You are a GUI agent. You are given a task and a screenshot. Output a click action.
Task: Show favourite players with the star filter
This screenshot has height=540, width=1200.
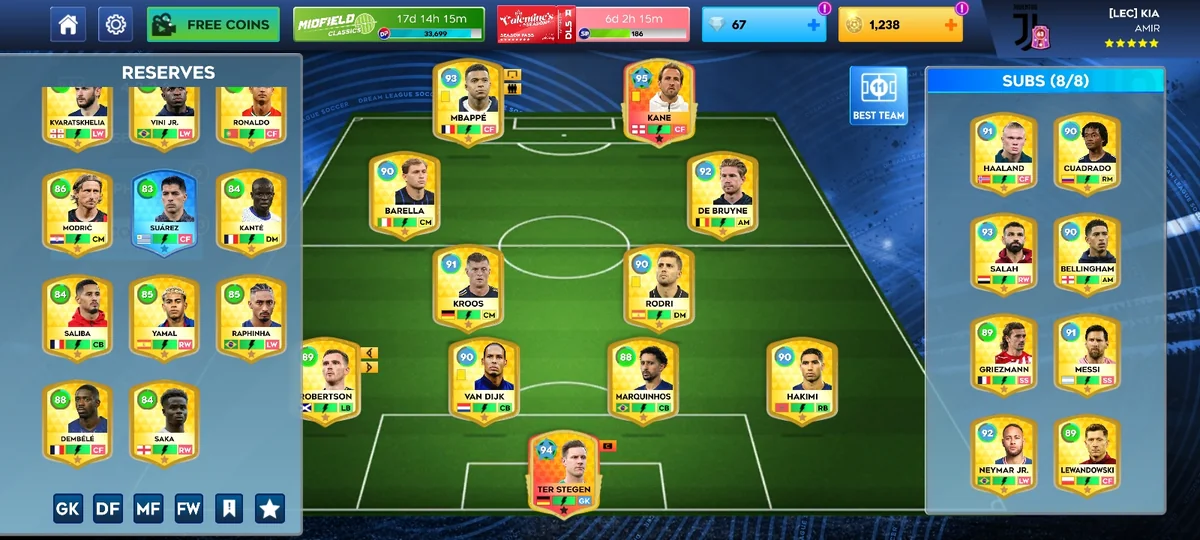tap(269, 509)
